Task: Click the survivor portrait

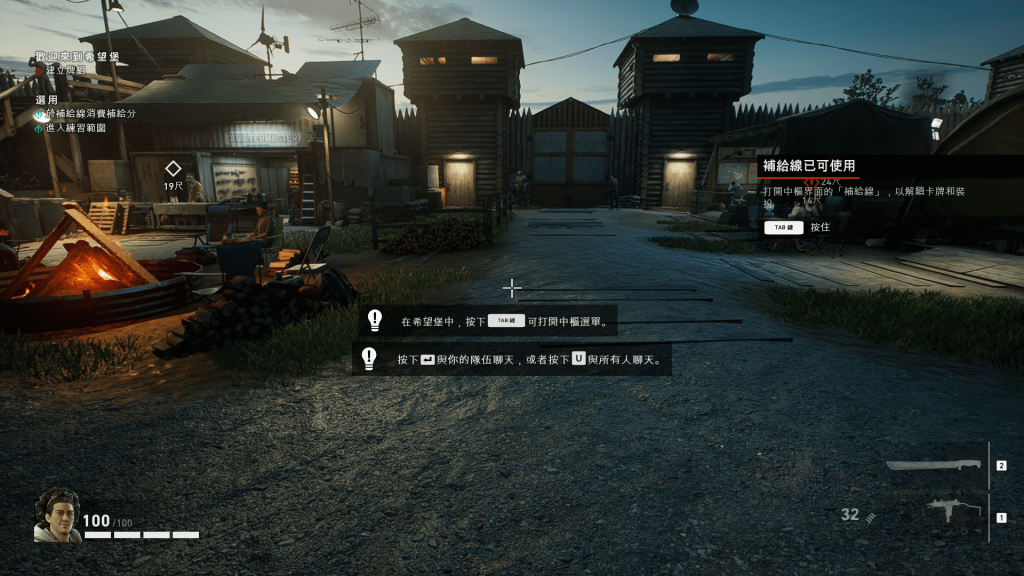Action: click(x=57, y=516)
